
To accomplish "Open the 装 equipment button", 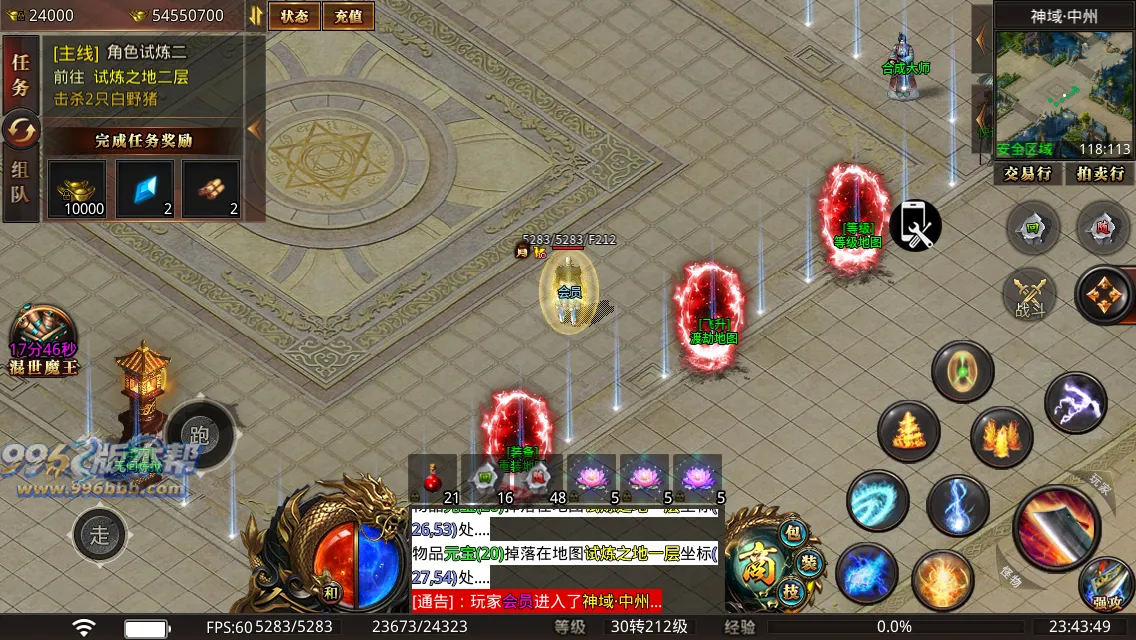I will pyautogui.click(x=809, y=563).
